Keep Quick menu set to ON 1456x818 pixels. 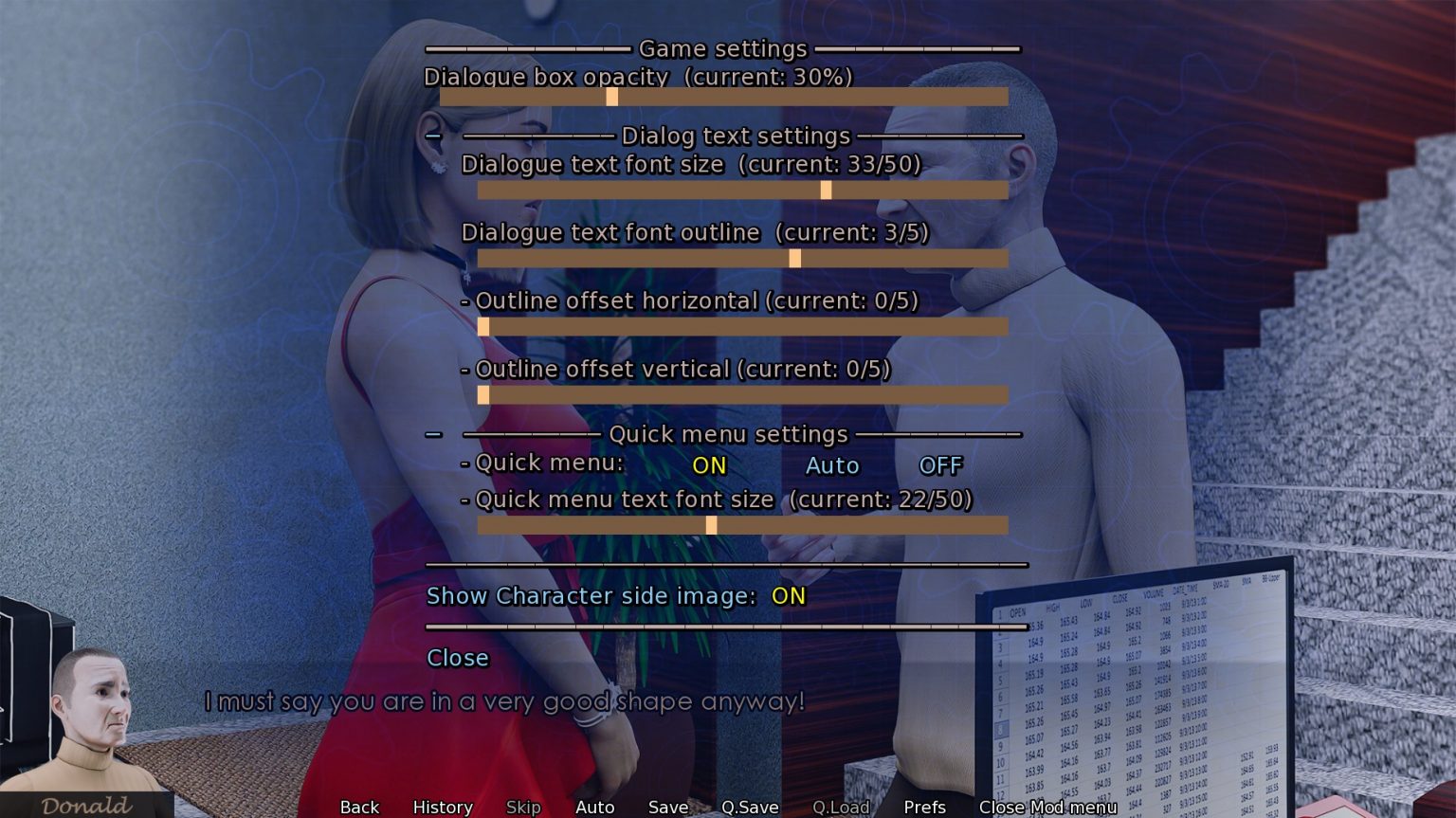point(708,465)
